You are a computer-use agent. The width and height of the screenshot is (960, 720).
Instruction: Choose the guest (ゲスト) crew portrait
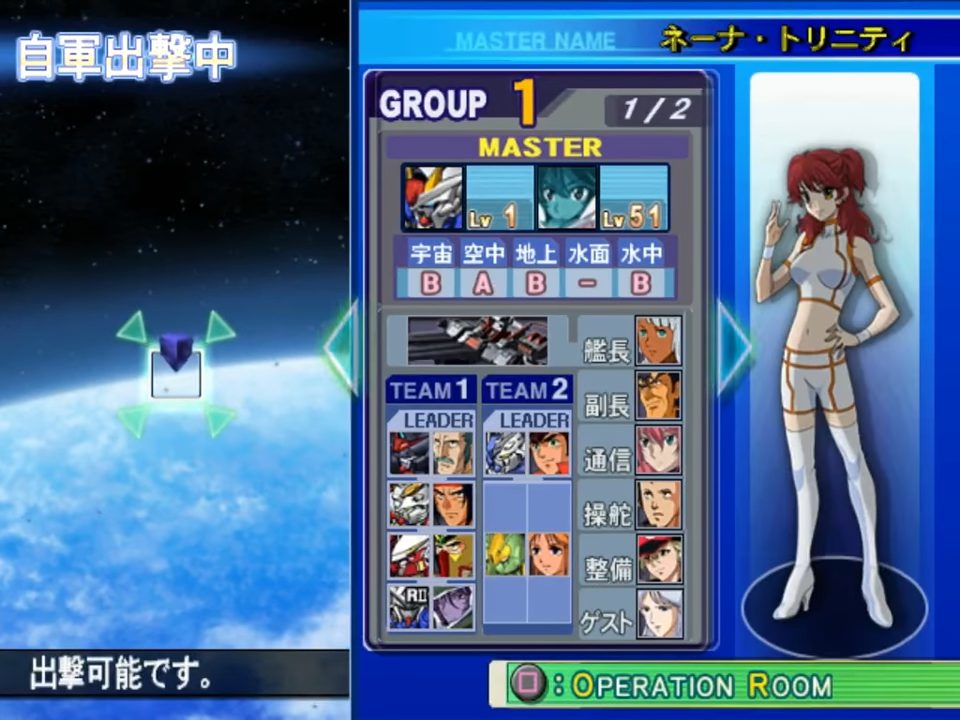point(659,613)
